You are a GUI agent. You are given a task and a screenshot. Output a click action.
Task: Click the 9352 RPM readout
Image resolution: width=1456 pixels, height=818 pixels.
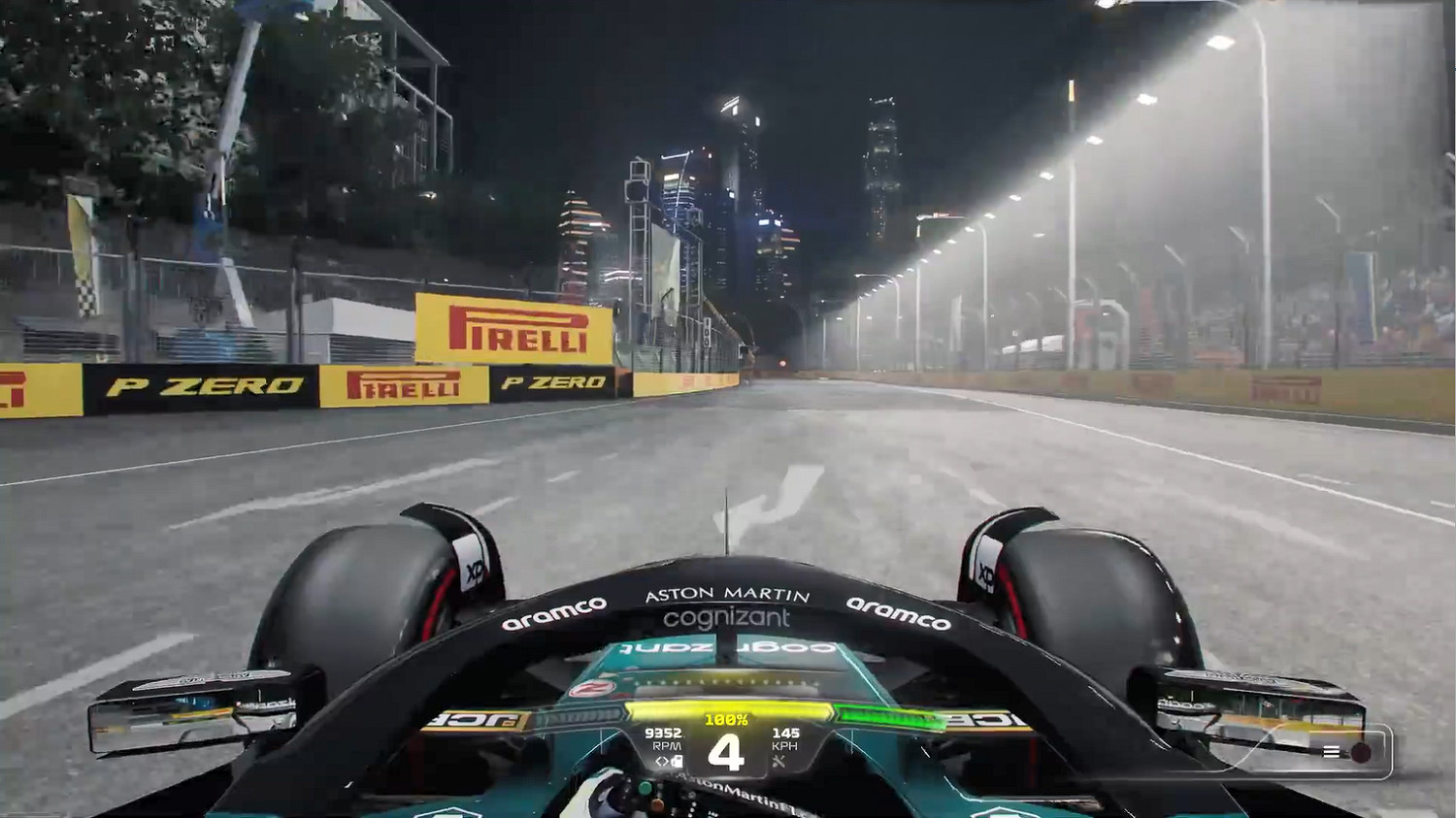coord(665,734)
